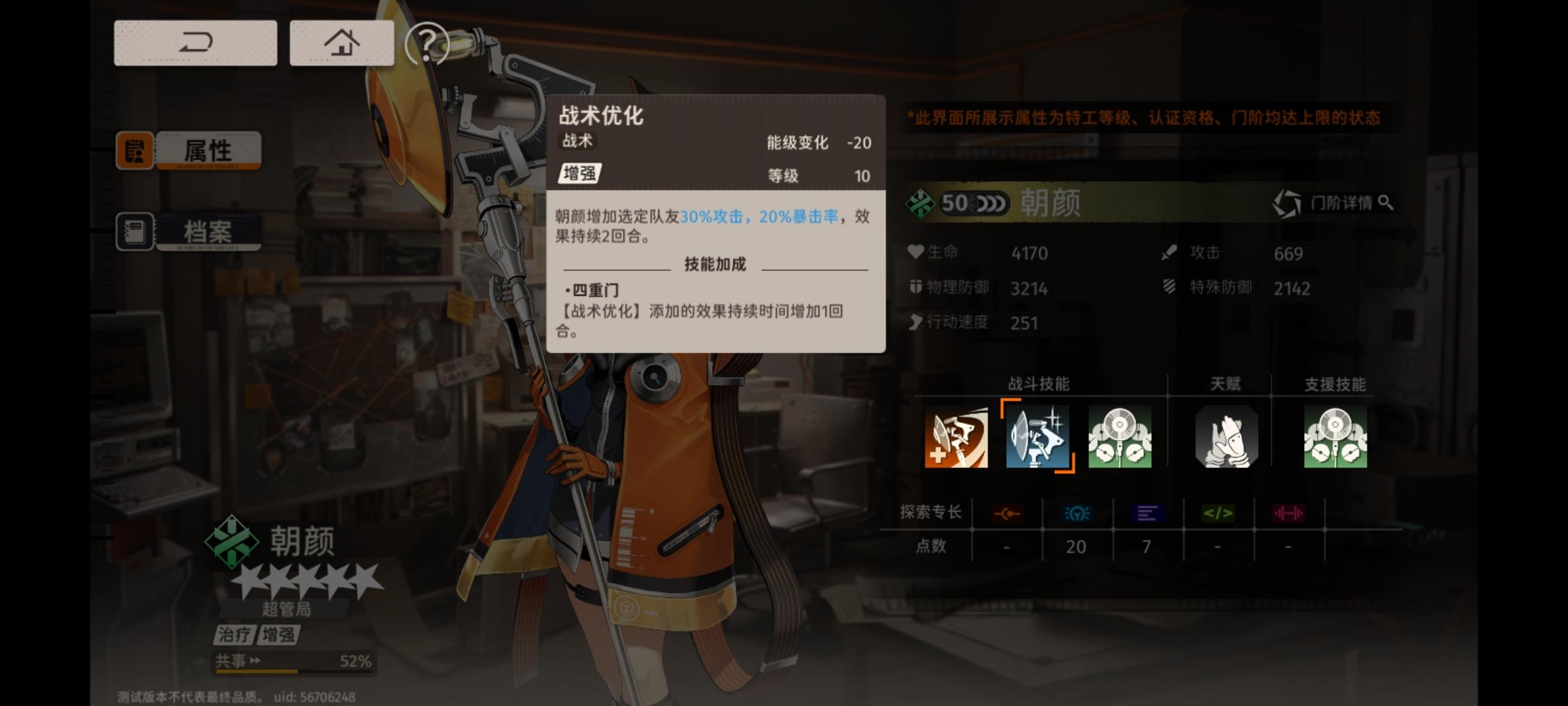
Task: Select the highlighted 战术优化 combat skill icon
Action: click(1037, 437)
